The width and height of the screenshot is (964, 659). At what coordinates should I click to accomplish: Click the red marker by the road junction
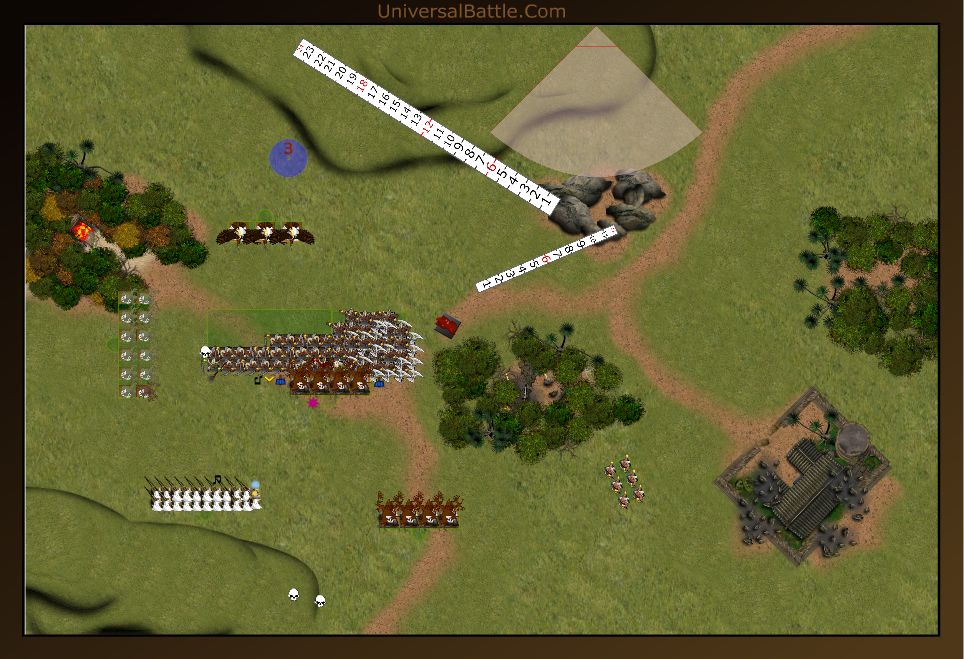click(448, 324)
